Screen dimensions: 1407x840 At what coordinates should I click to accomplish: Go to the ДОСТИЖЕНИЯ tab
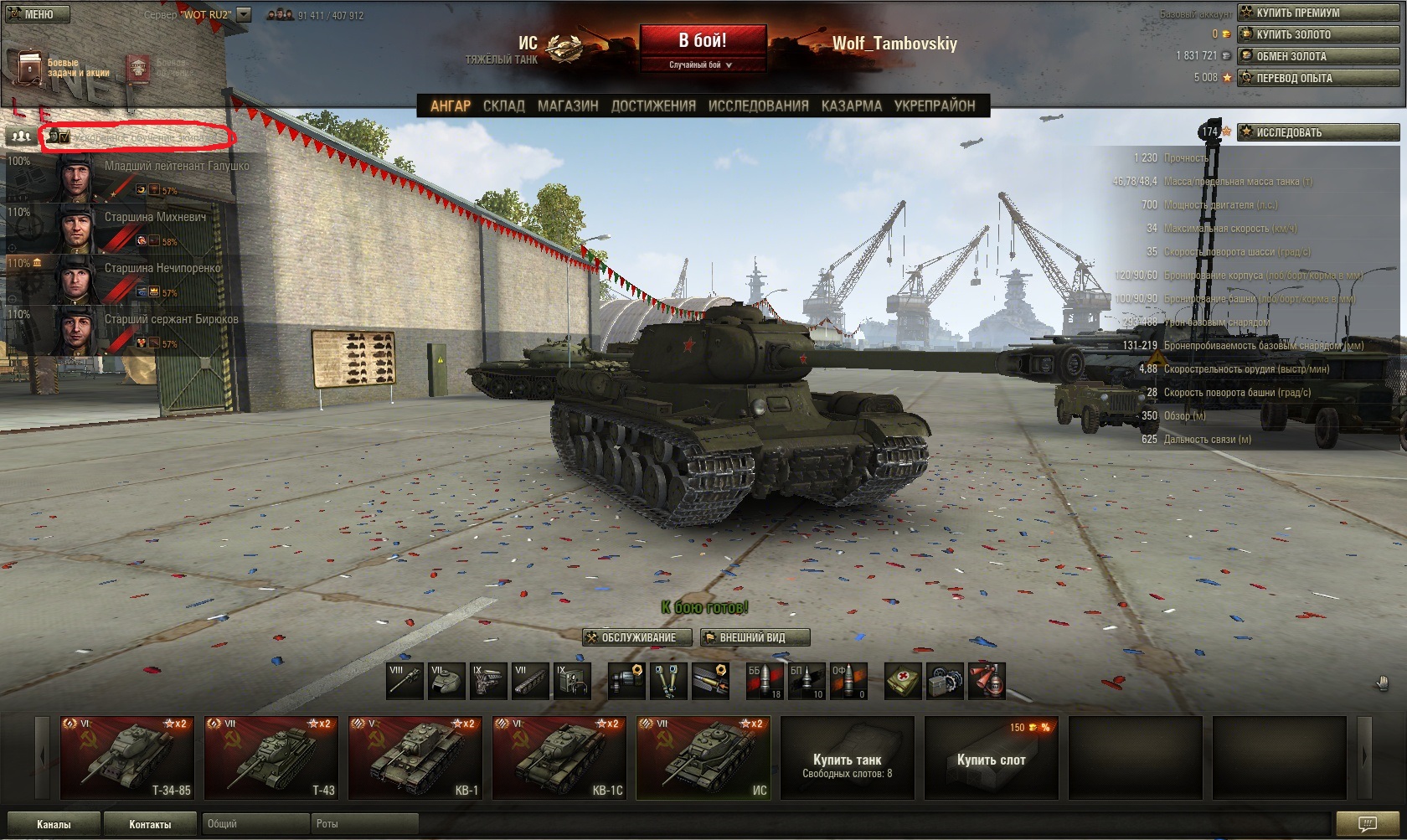653,106
